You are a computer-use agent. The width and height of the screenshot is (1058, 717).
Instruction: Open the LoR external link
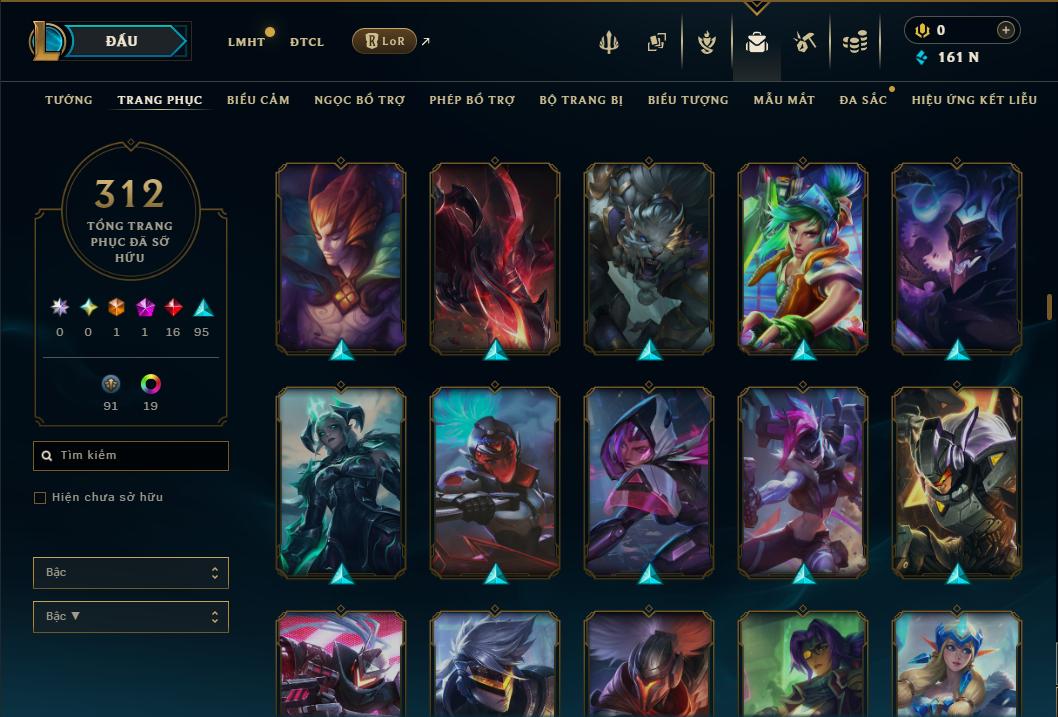pyautogui.click(x=385, y=41)
